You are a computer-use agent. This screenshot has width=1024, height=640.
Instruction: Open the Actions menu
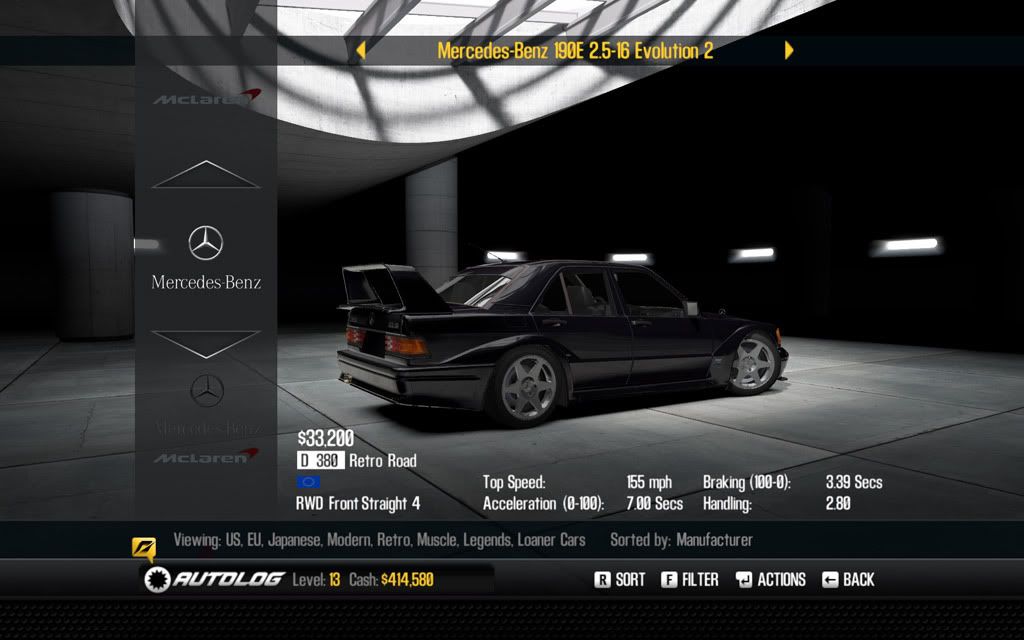pyautogui.click(x=770, y=579)
